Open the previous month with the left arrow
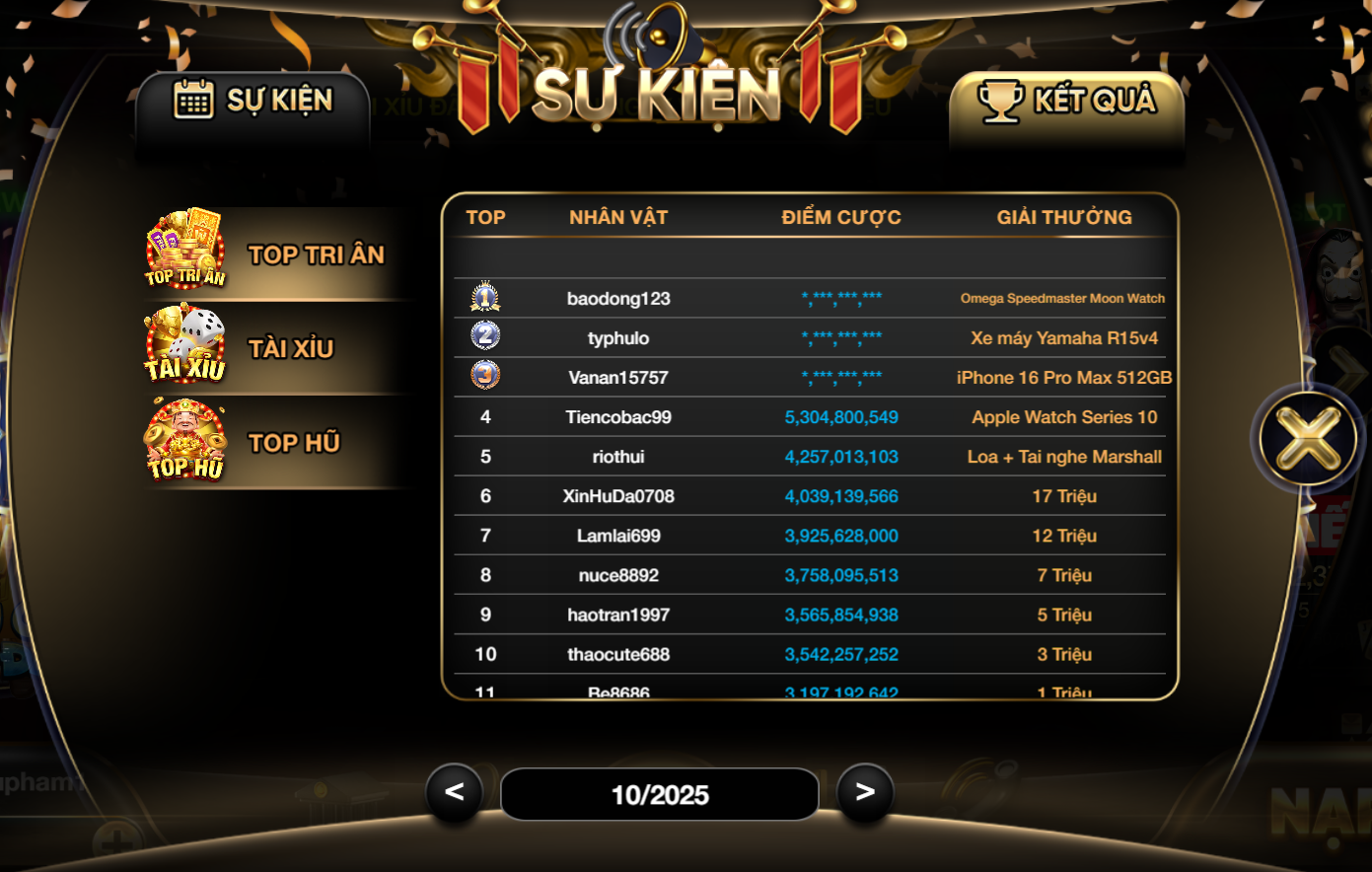Screen dimensions: 1372x872 tap(455, 794)
